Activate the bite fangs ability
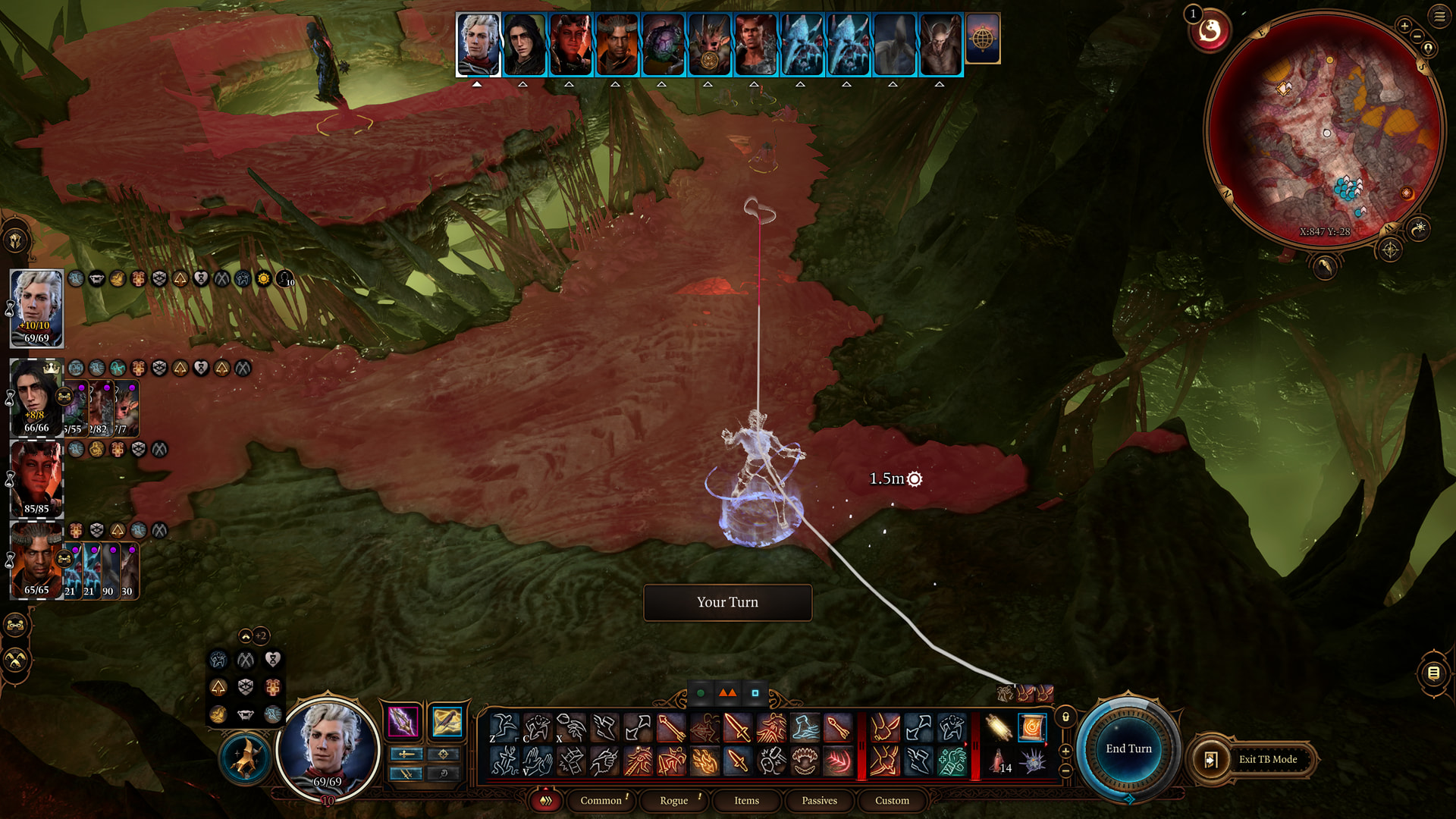Screen dimensions: 1456x819 (x=805, y=761)
